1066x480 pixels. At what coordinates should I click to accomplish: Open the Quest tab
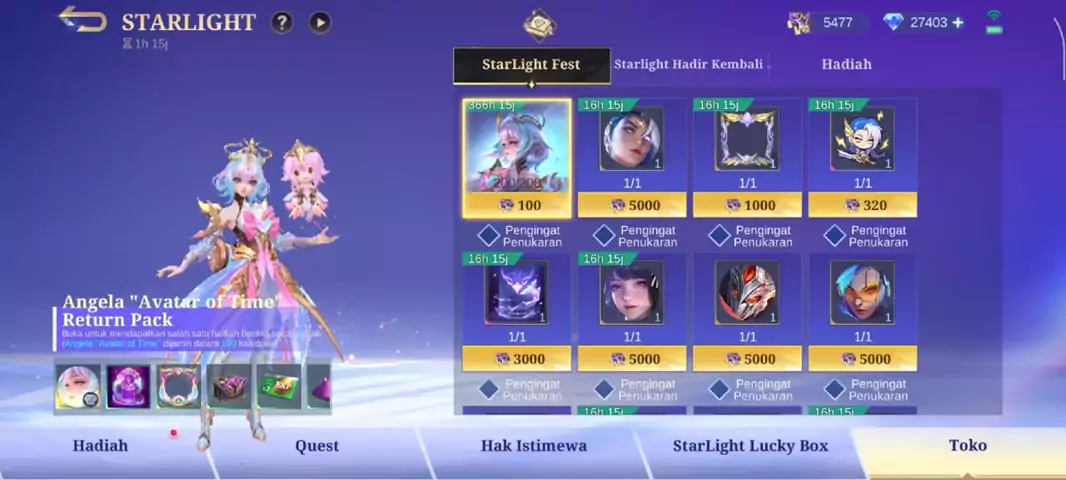click(x=317, y=446)
